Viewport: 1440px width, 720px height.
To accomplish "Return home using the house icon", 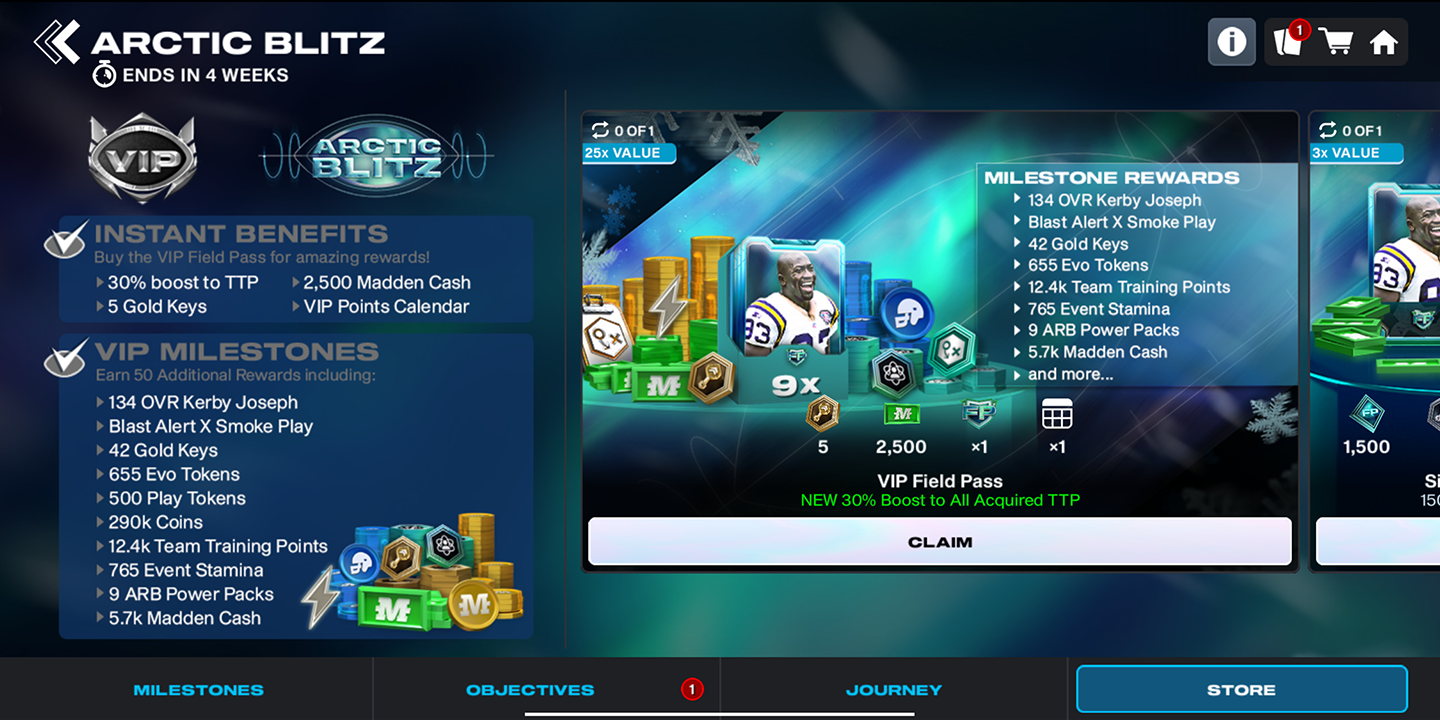I will point(1386,42).
